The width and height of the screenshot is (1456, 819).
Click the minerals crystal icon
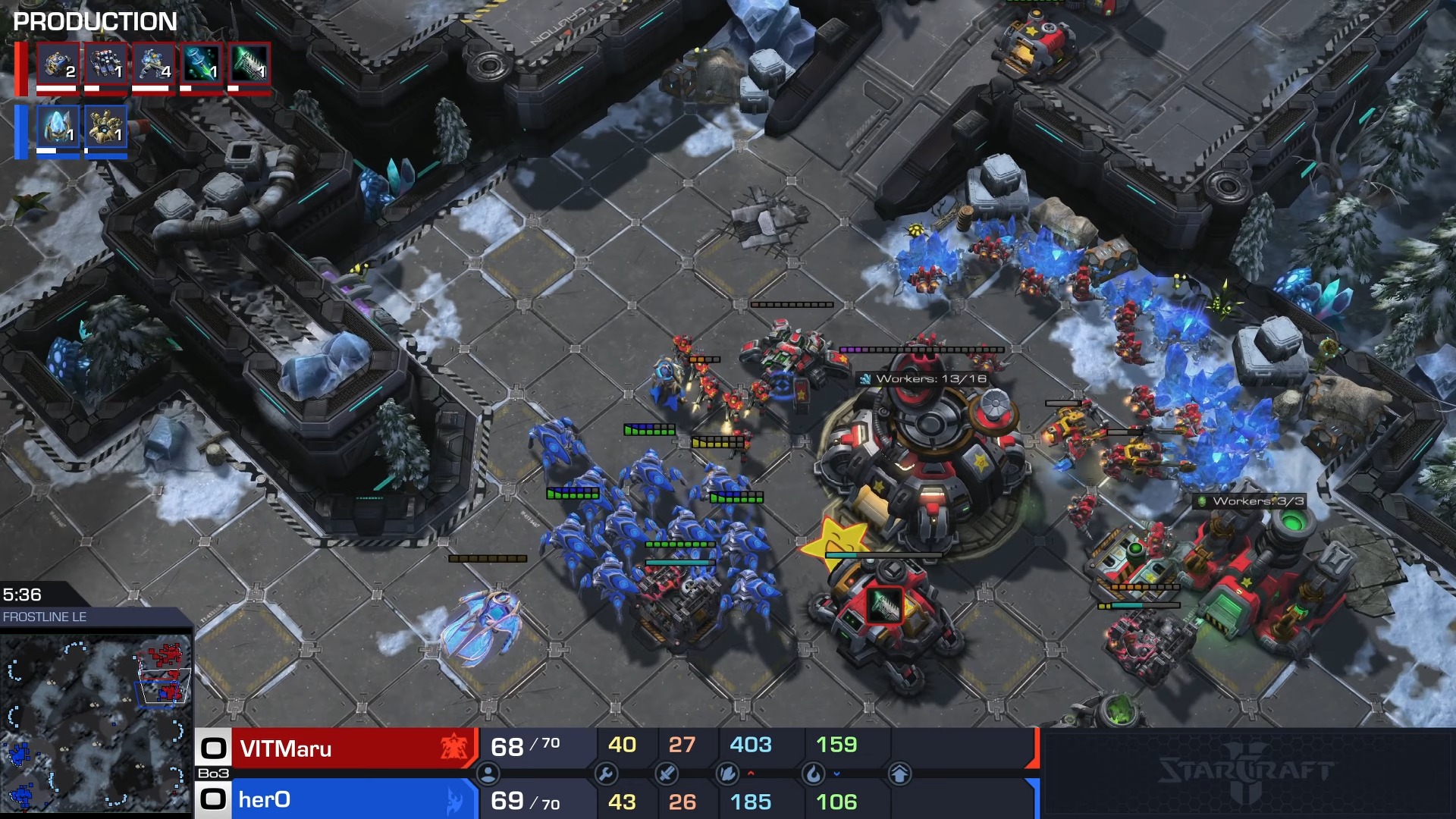(x=727, y=773)
